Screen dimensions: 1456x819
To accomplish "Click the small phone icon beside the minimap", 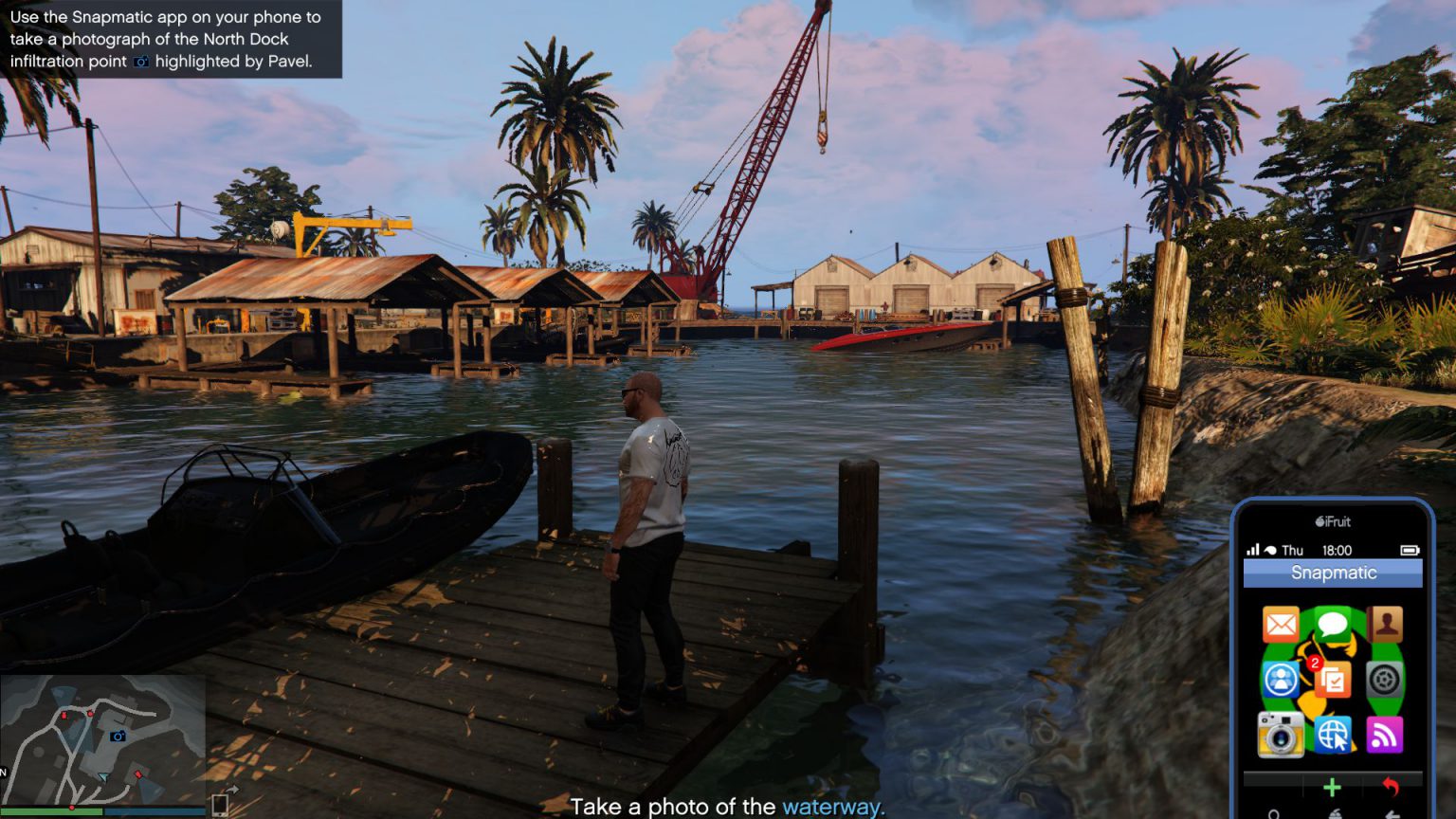I will tap(220, 807).
